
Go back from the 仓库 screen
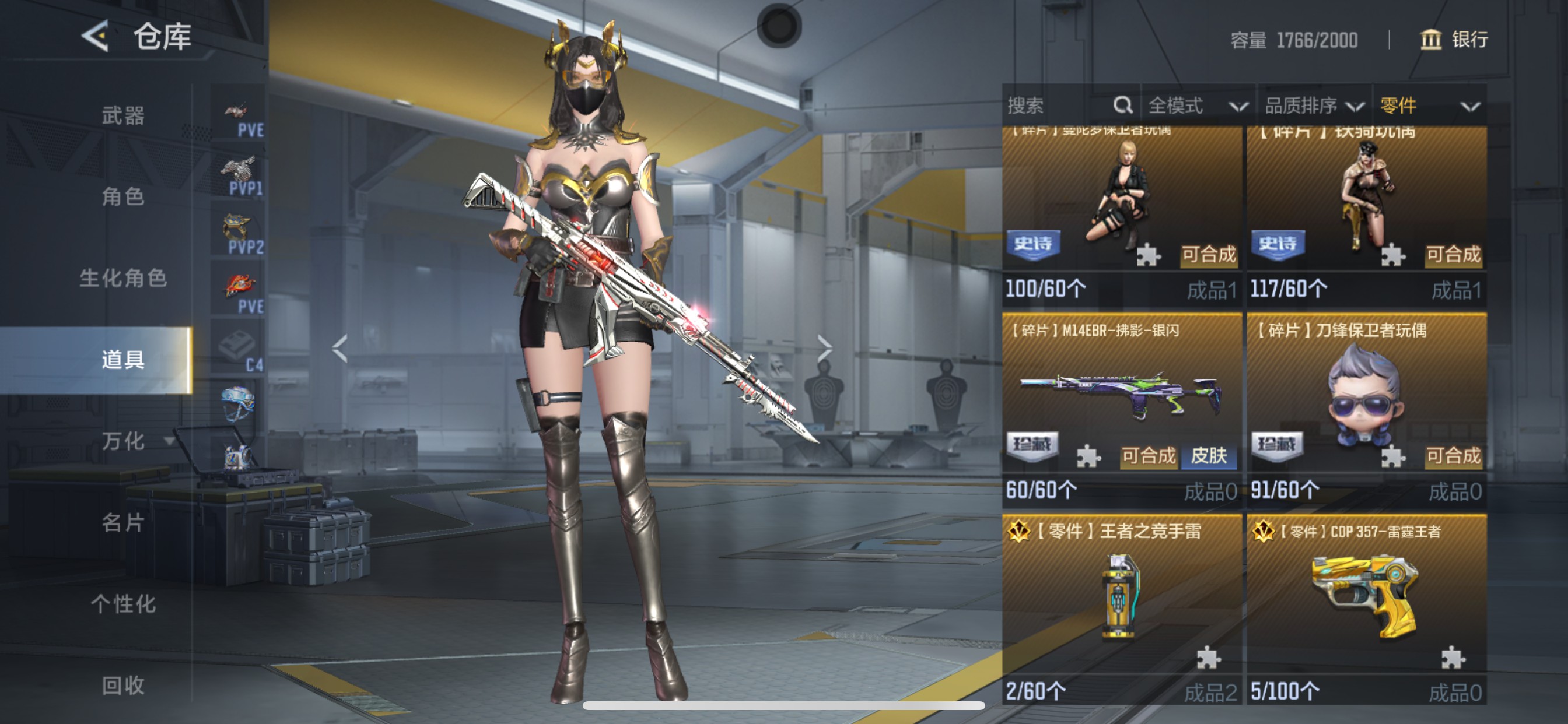click(x=96, y=37)
